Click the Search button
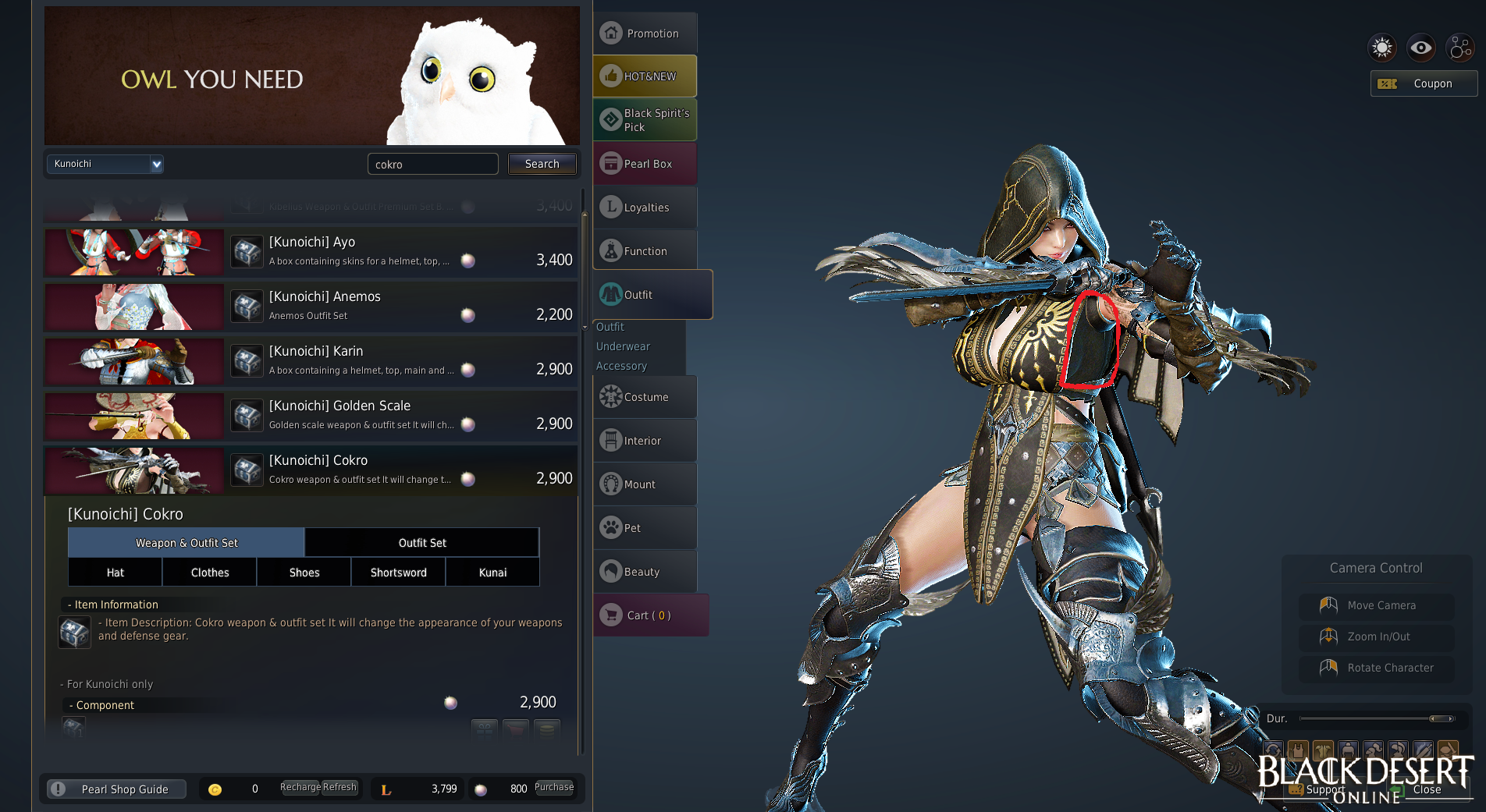Screen dimensions: 1486x812 pyautogui.click(x=542, y=164)
